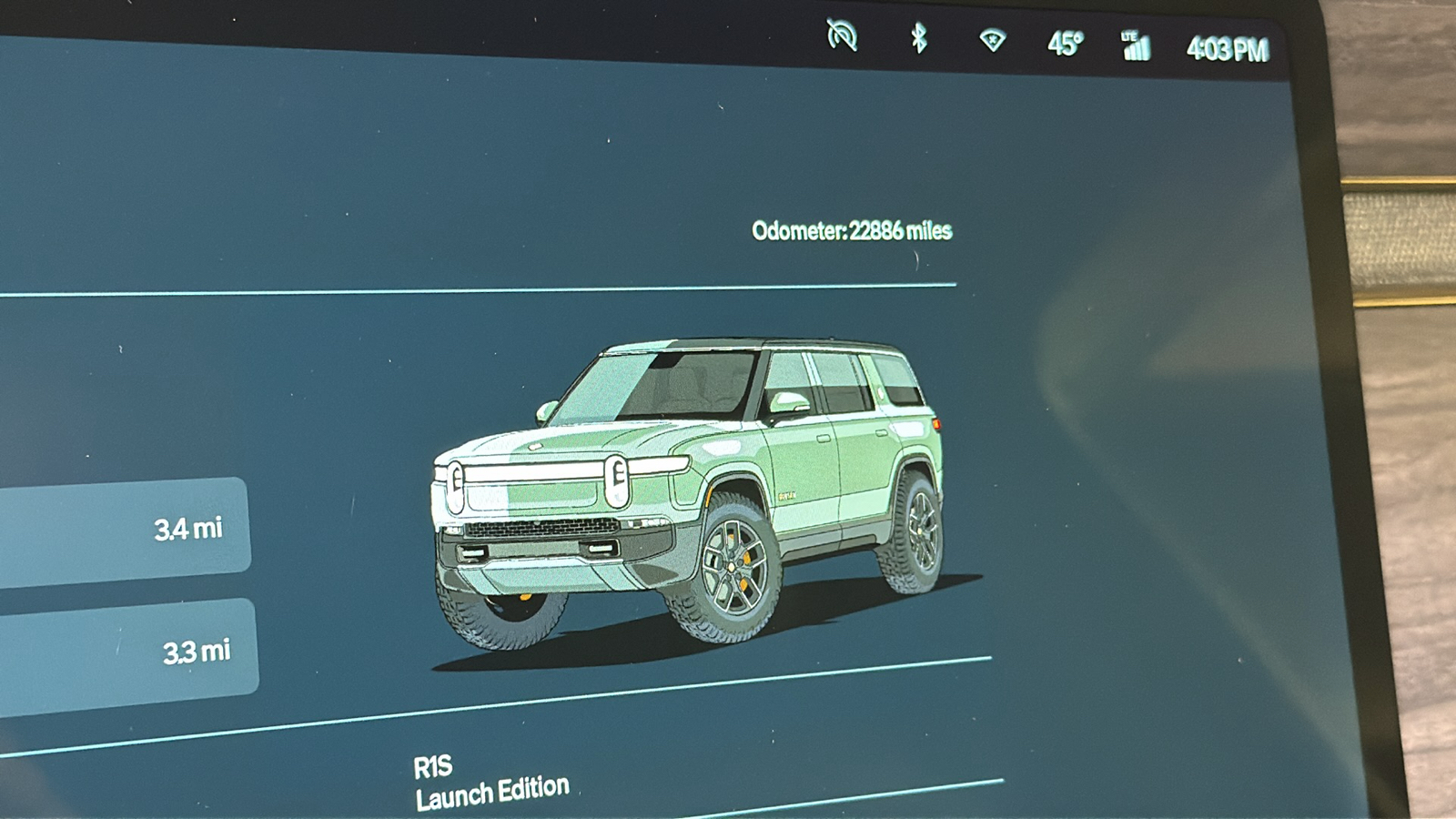Tap the Odometer 22886 miles readout
Image resolution: width=1456 pixels, height=819 pixels.
pyautogui.click(x=851, y=230)
